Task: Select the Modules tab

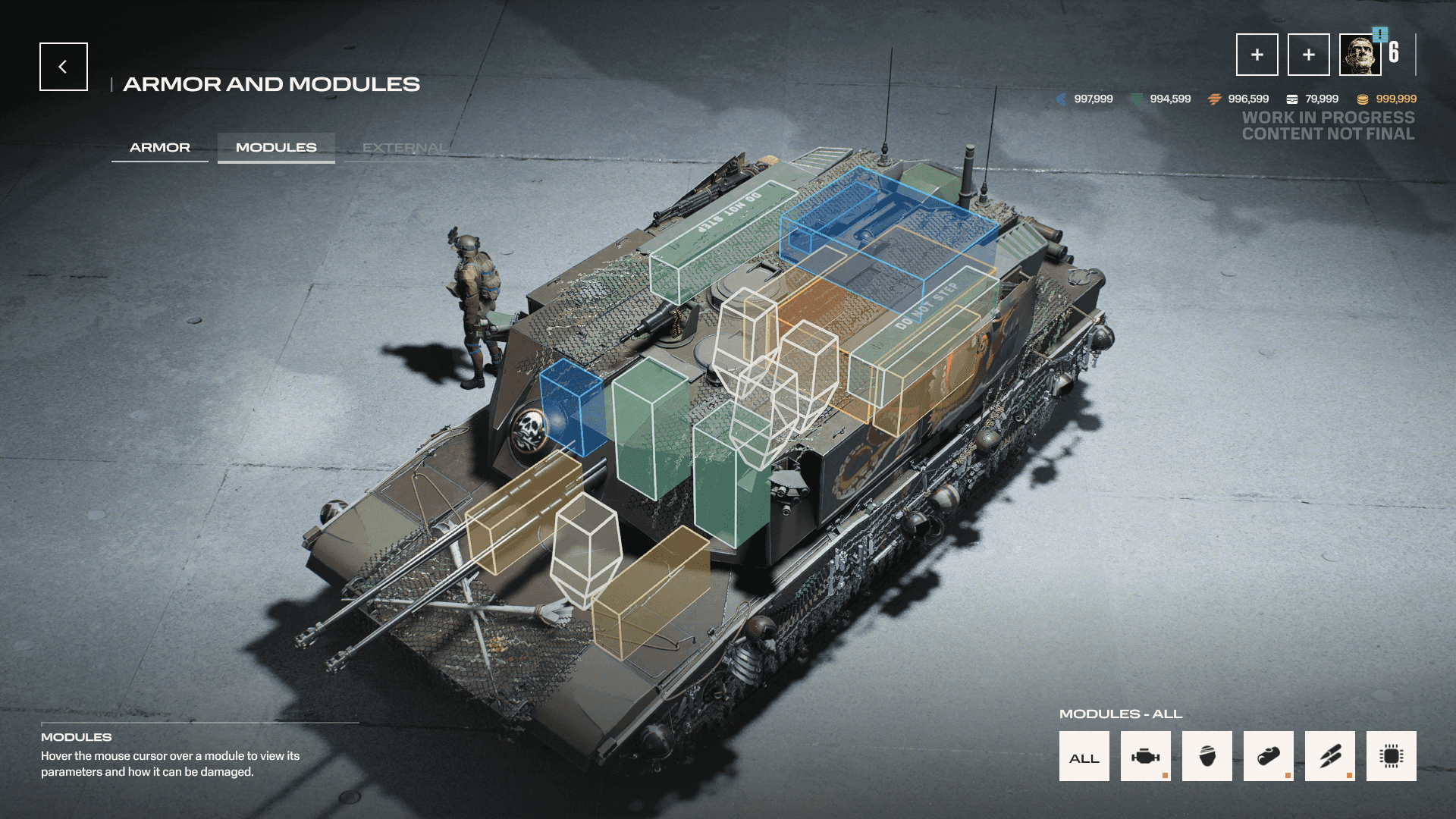Action: (x=276, y=148)
